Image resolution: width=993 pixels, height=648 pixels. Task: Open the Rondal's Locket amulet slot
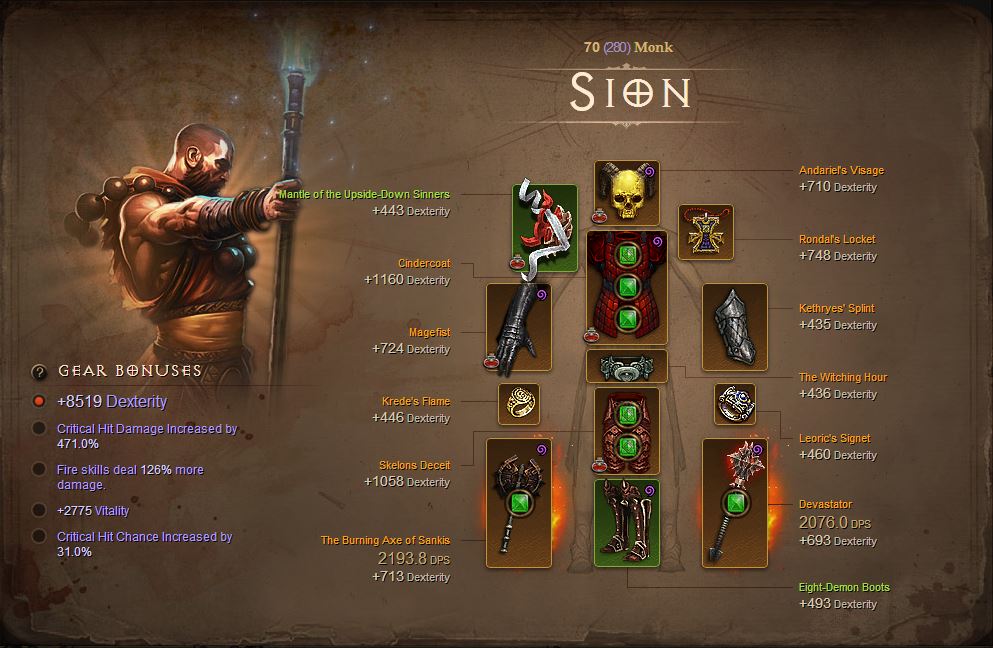[x=706, y=232]
